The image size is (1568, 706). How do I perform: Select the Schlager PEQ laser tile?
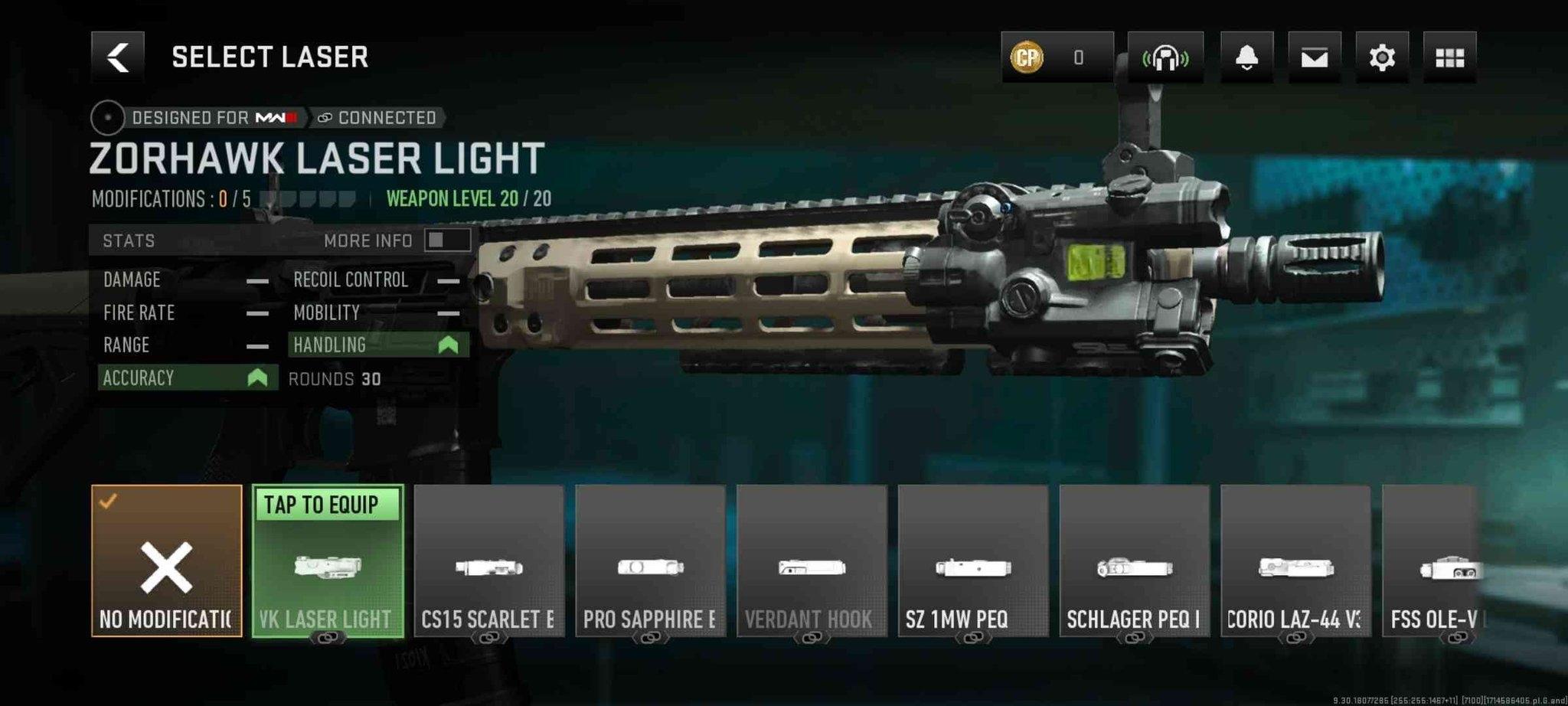pos(1135,561)
